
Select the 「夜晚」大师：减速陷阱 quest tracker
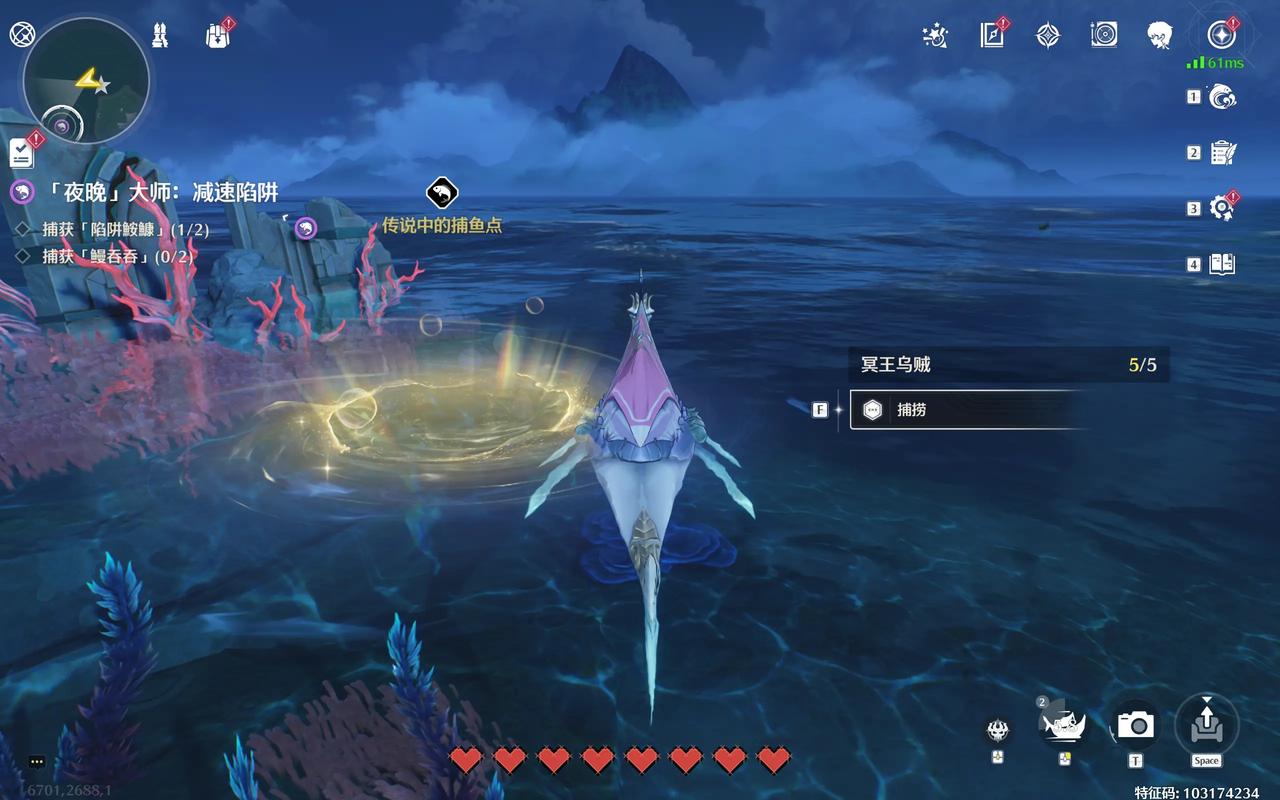click(145, 192)
